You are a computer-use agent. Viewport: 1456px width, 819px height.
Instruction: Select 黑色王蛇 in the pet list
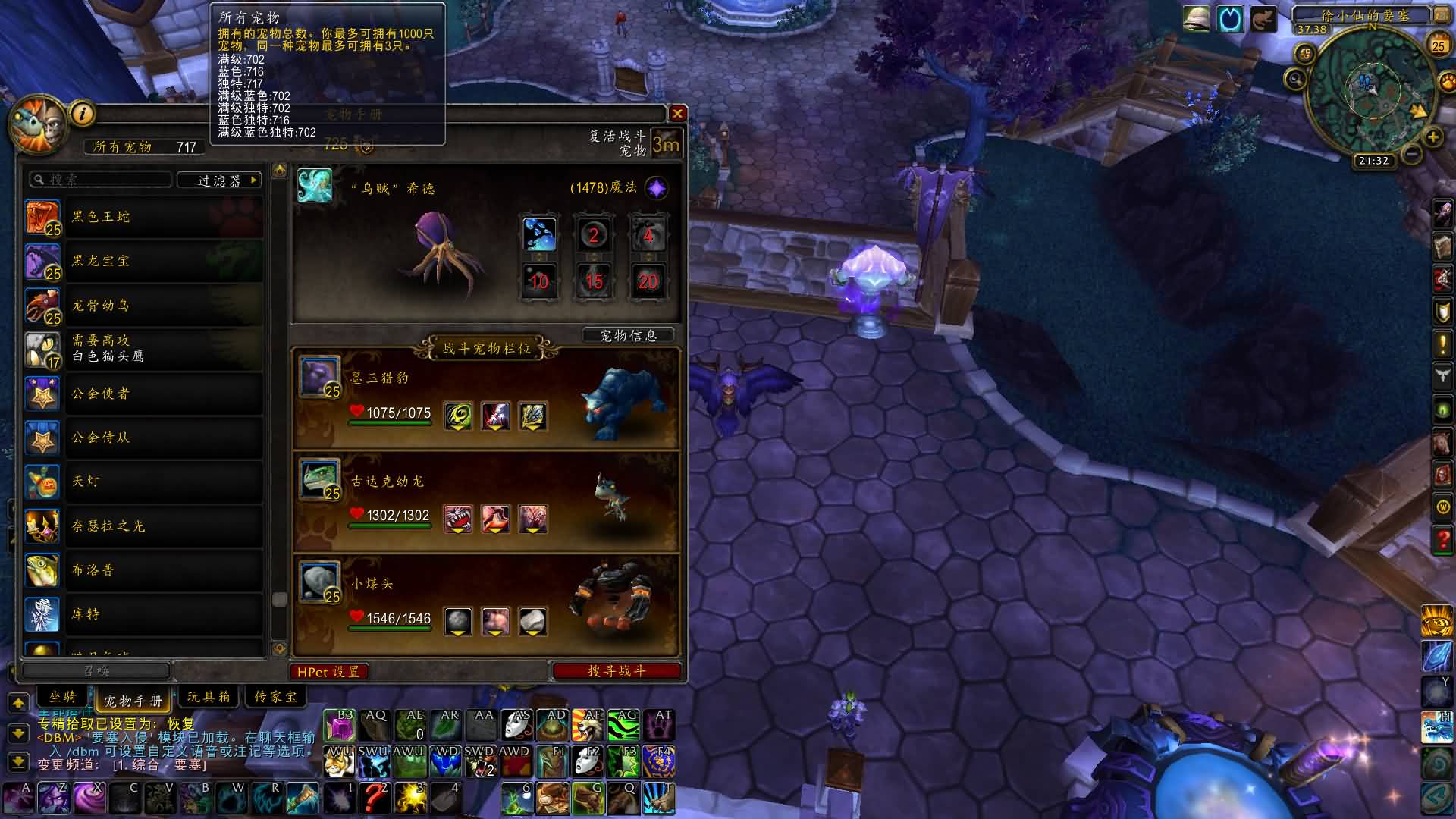pyautogui.click(x=144, y=217)
